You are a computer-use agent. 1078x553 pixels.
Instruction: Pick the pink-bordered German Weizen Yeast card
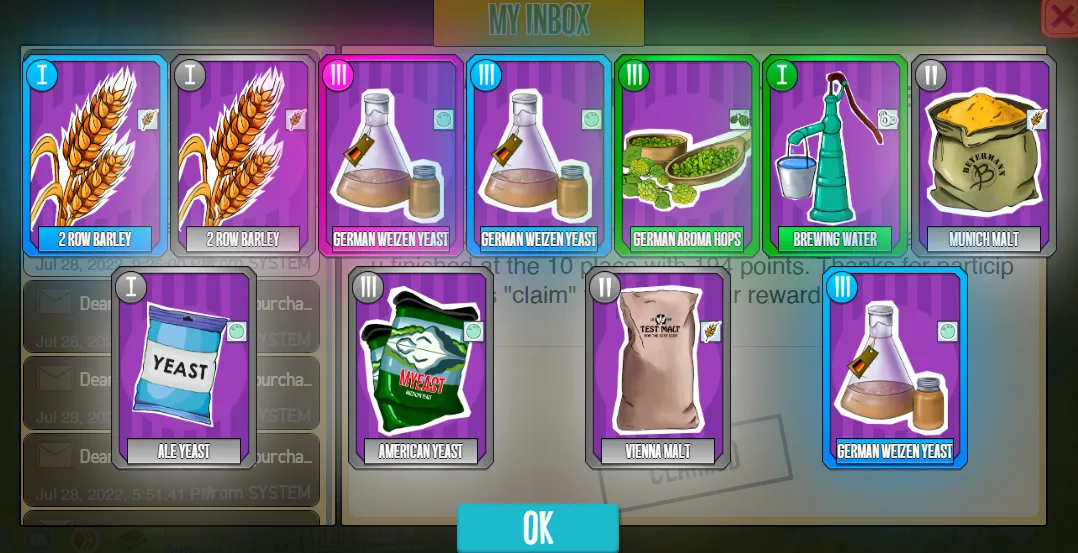(391, 155)
